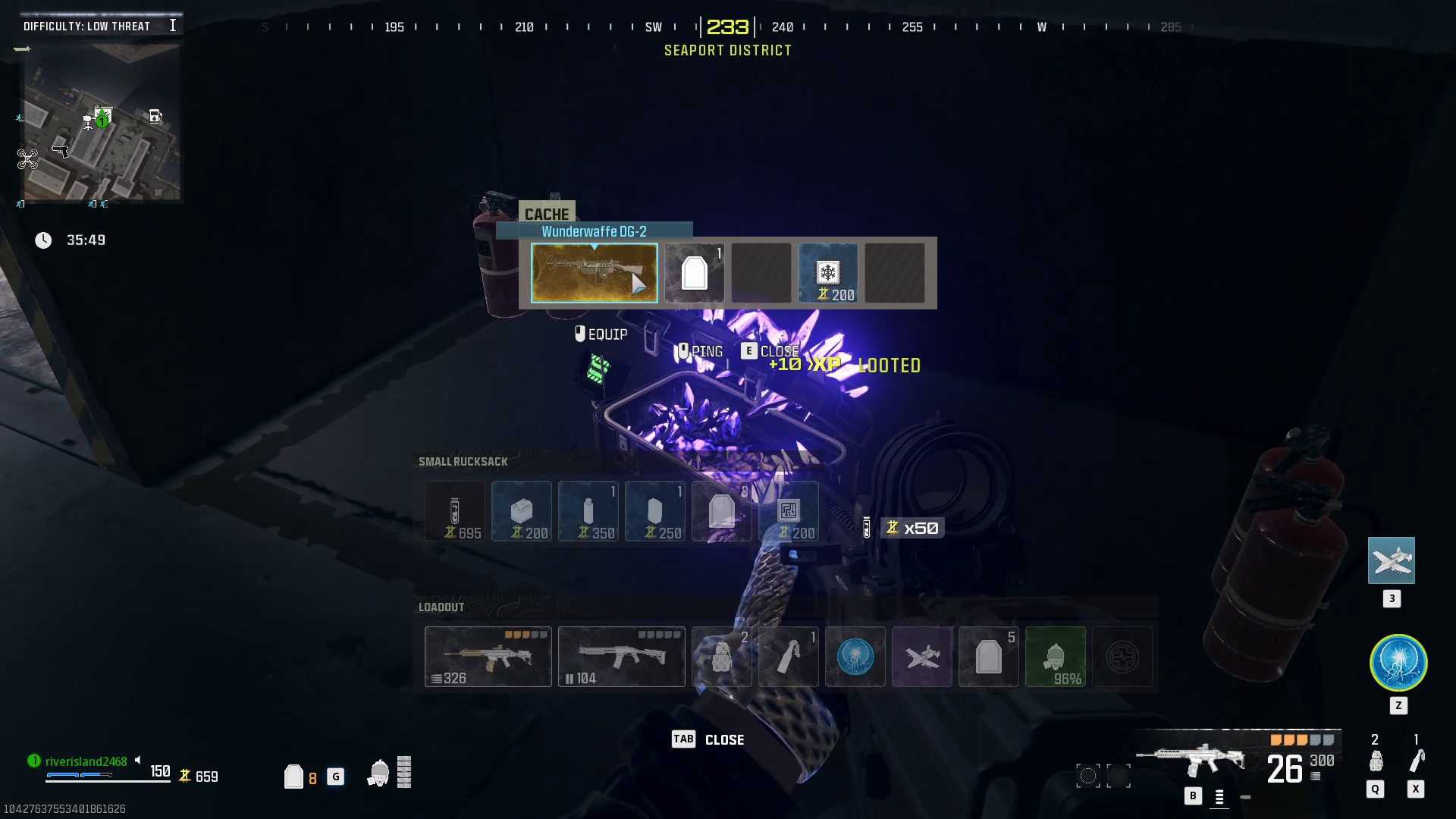This screenshot has width=1456, height=819.
Task: Select the circuit board worth 200
Action: [x=789, y=511]
